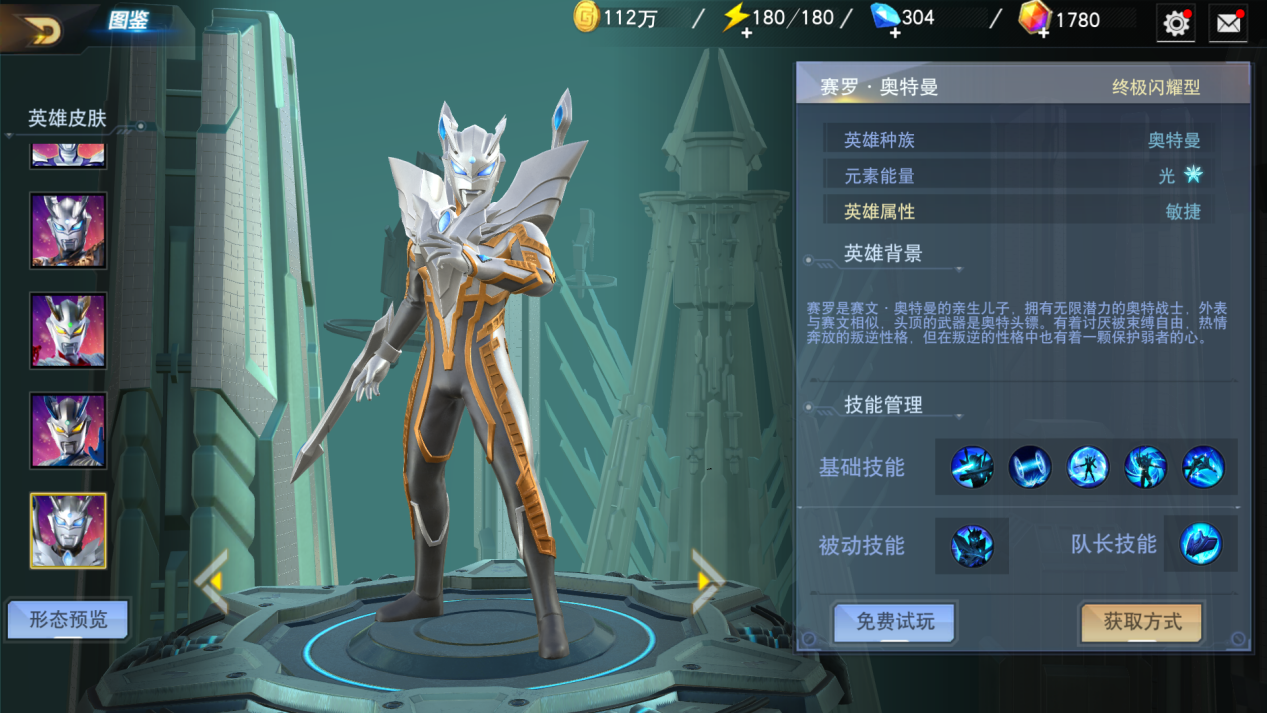Open the settings gear menu
Viewport: 1267px width, 713px height.
click(1176, 23)
